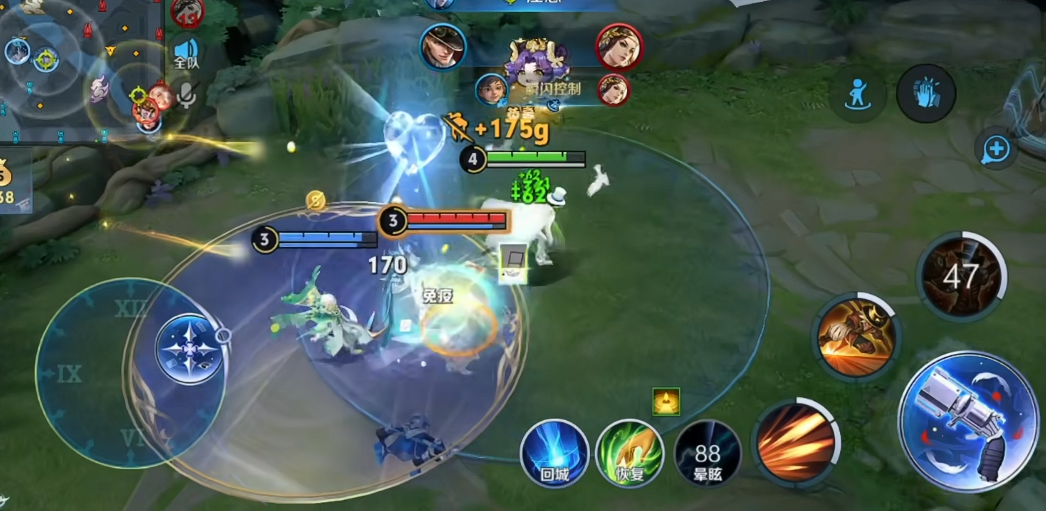Select the cowboy-hat hero portrait
The image size is (1046, 511).
(442, 46)
